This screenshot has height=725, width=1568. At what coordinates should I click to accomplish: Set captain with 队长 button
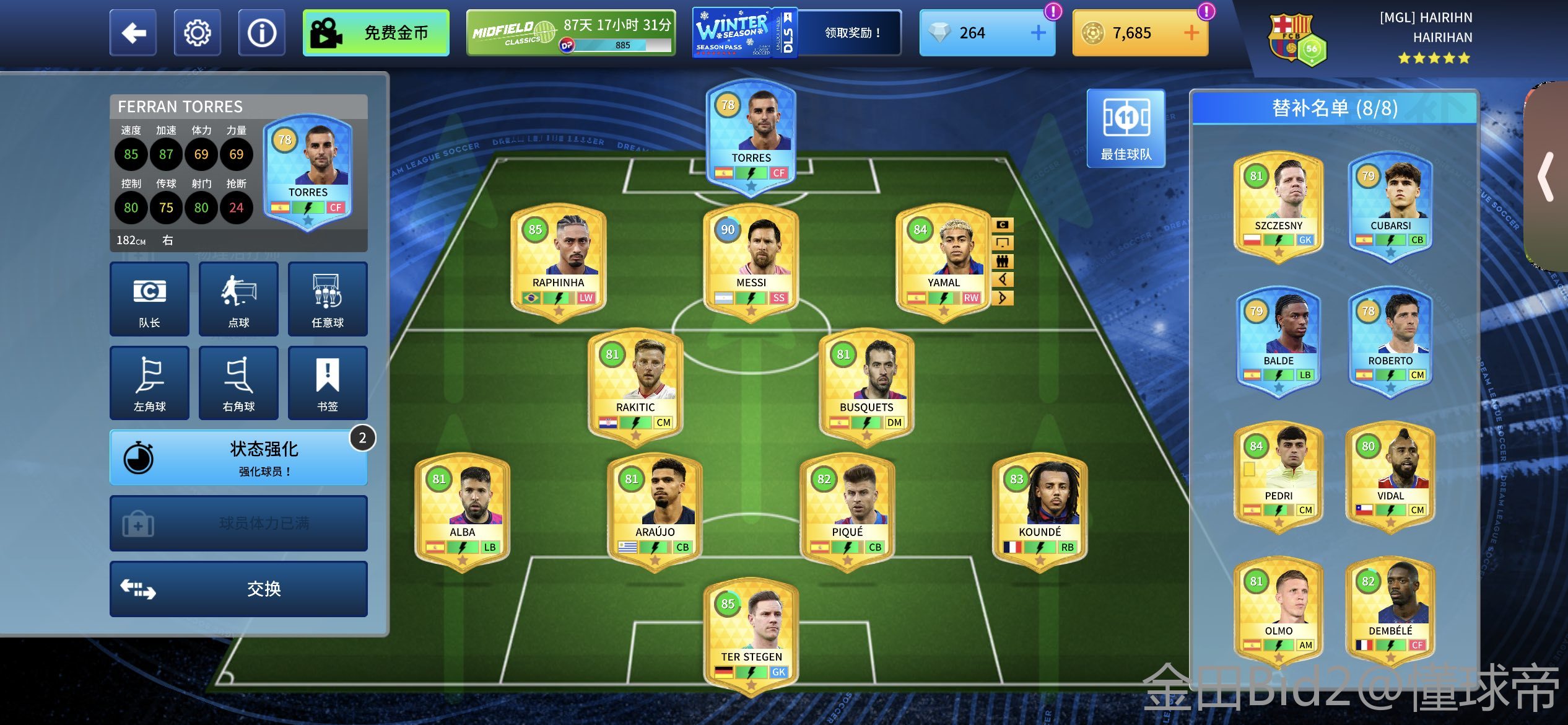(x=149, y=299)
